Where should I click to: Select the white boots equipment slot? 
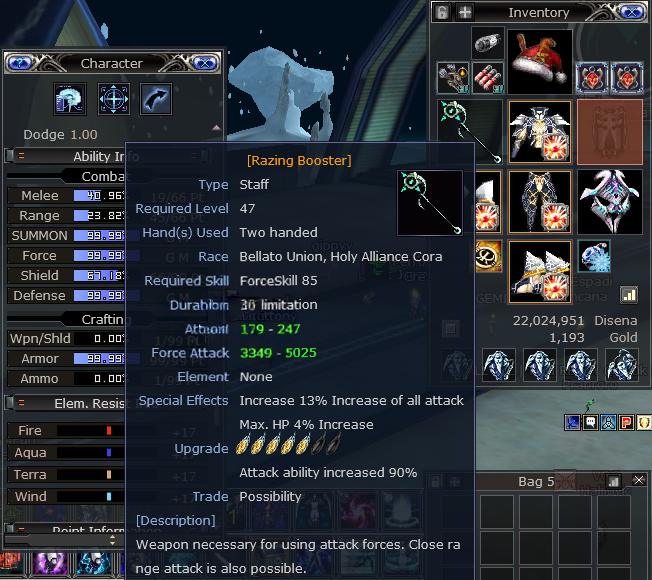(540, 270)
